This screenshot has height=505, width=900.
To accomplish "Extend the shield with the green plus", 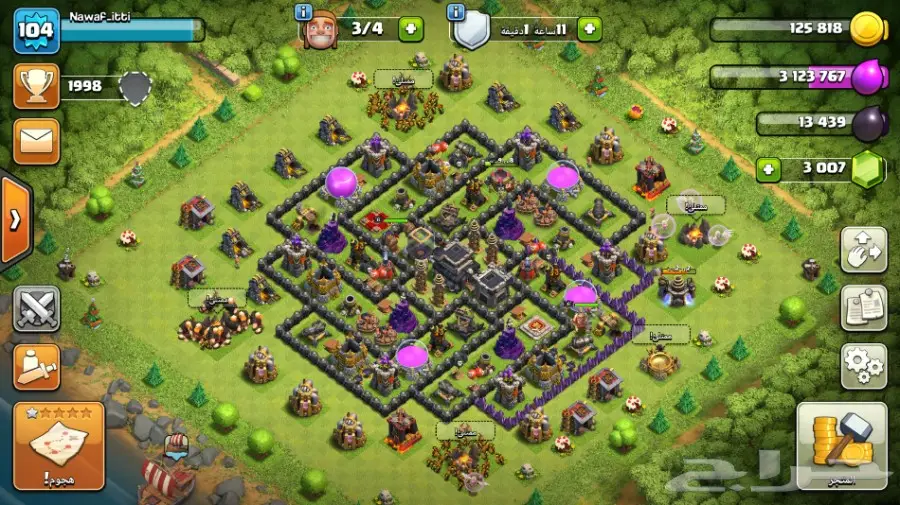I will pos(589,29).
